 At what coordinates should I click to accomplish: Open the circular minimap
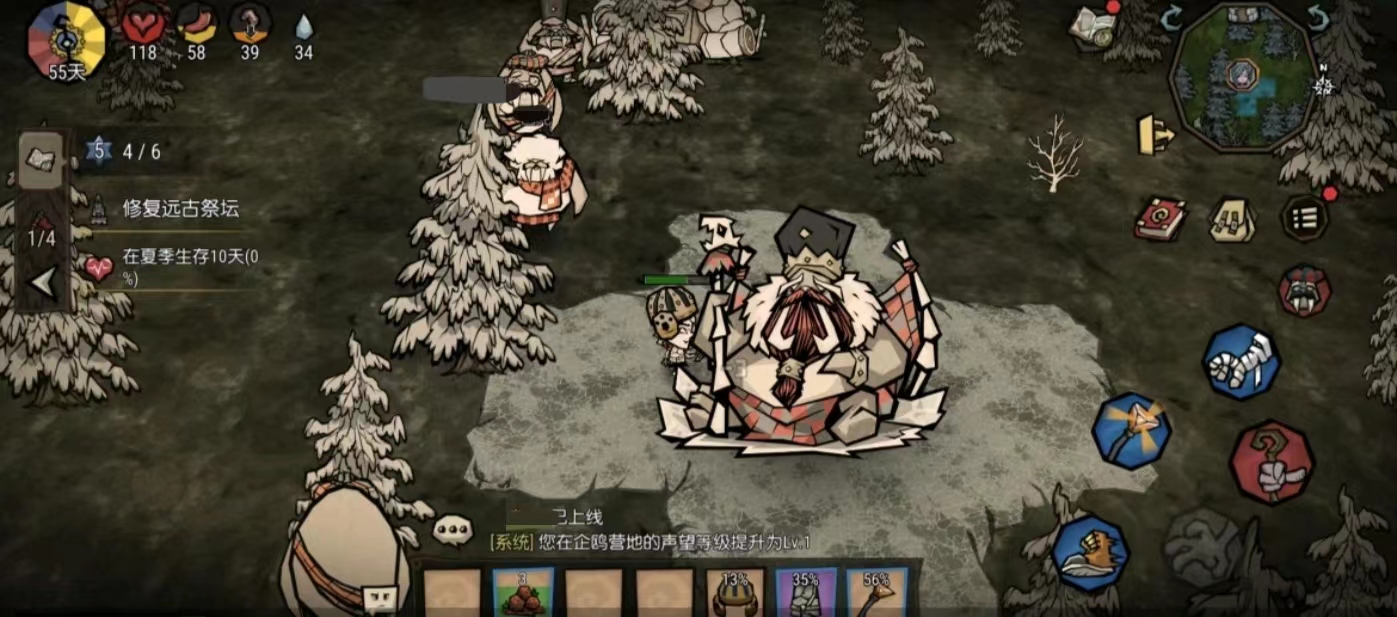1244,77
